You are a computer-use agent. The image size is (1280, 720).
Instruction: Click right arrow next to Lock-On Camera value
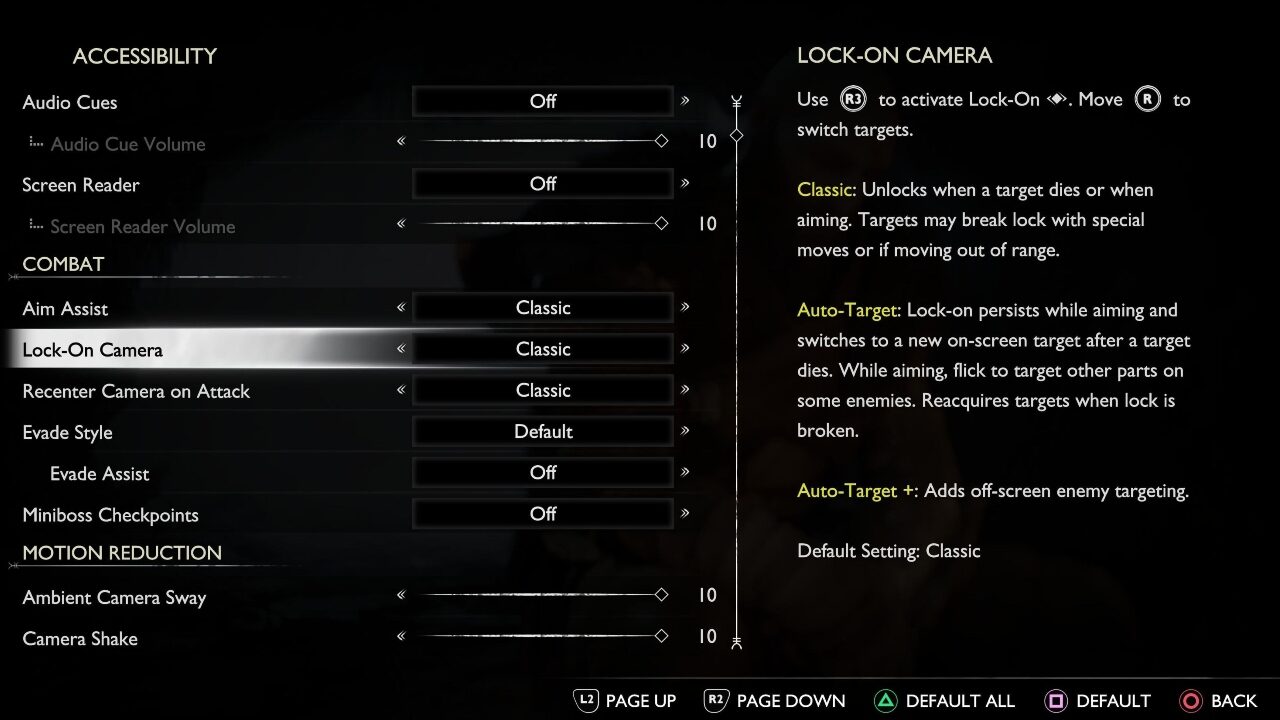pyautogui.click(x=685, y=349)
